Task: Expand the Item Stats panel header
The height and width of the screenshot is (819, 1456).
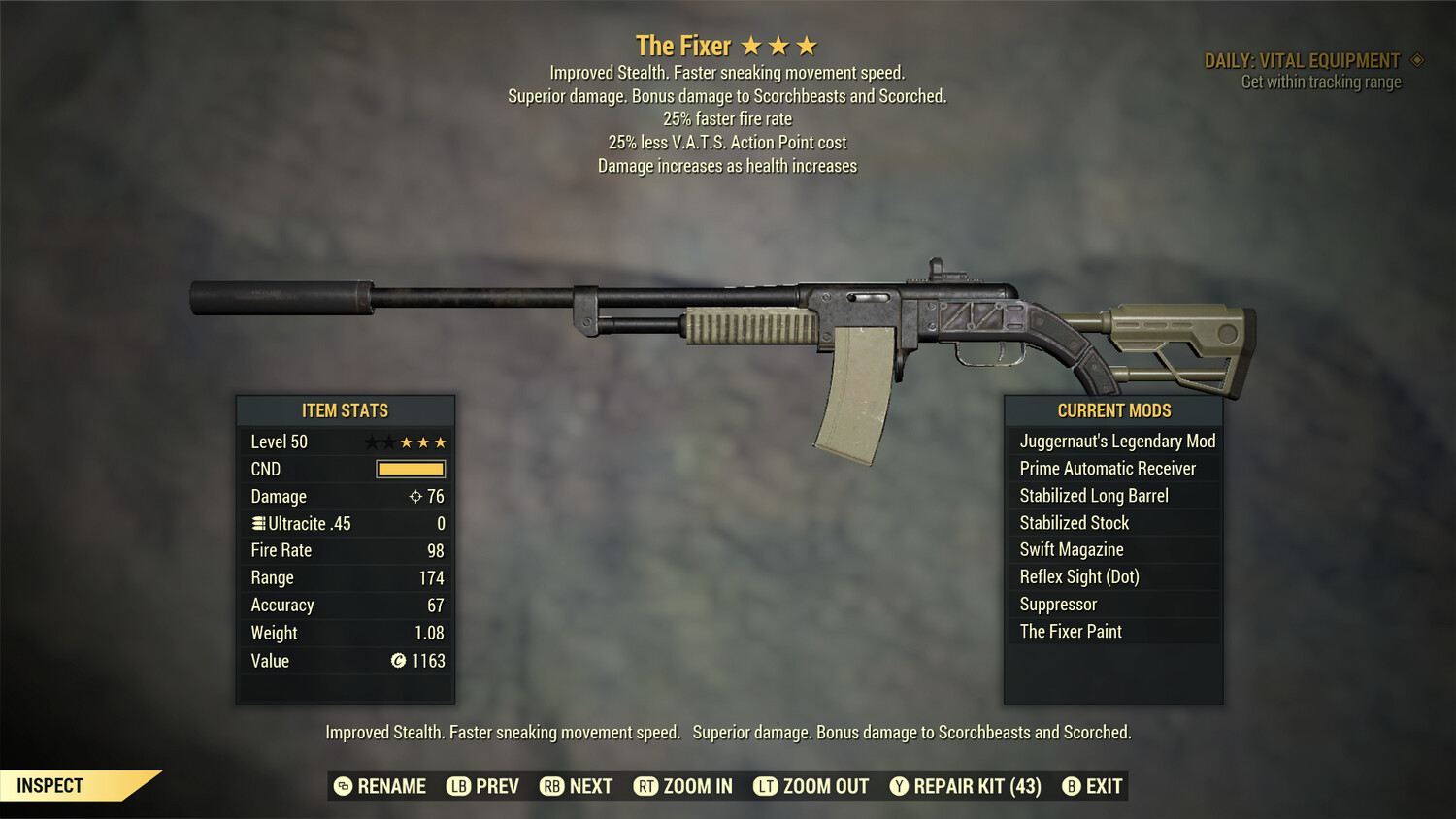Action: pyautogui.click(x=345, y=409)
